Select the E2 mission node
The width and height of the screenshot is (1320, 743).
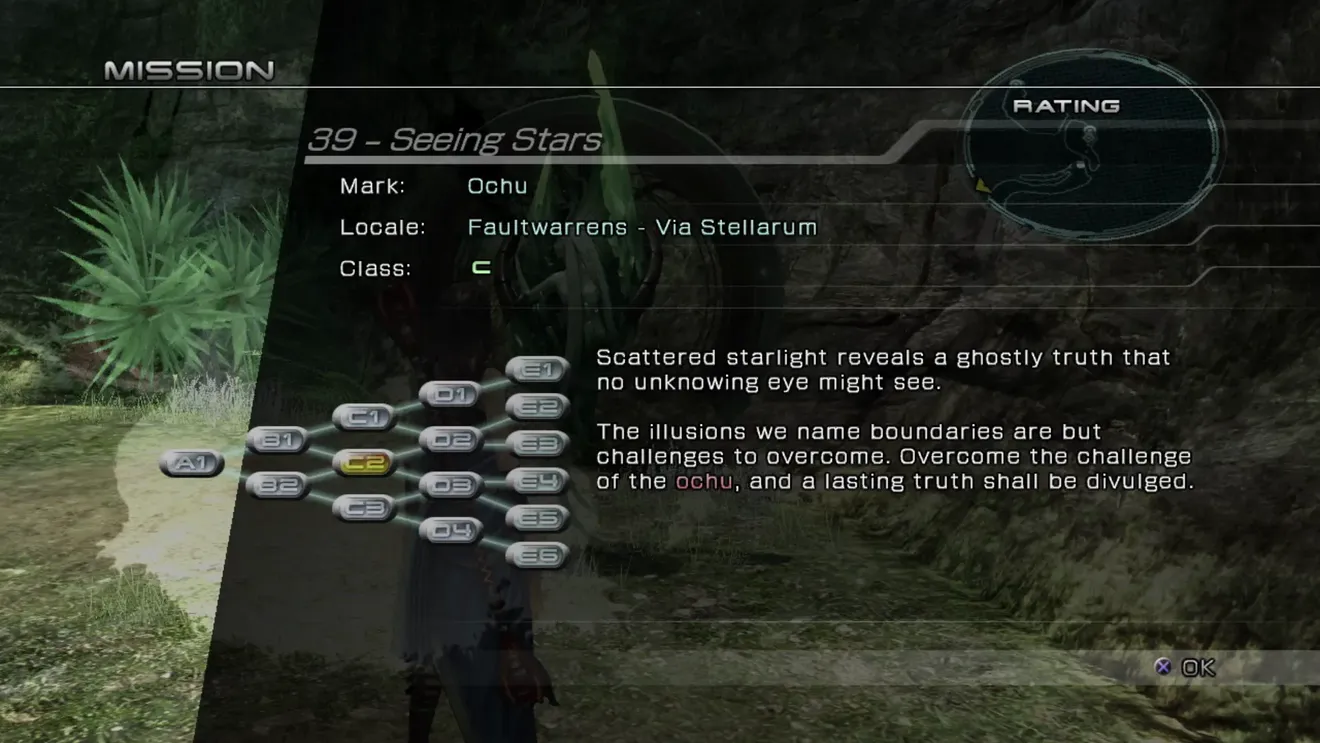click(x=538, y=406)
